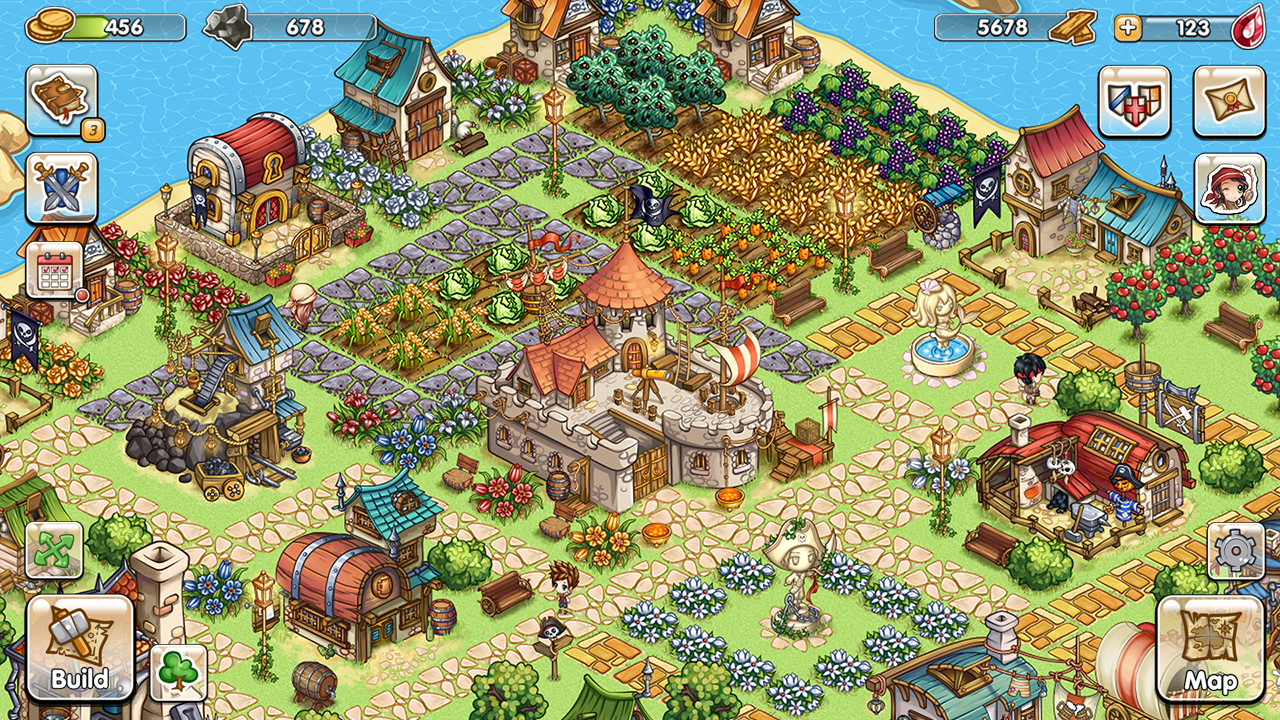Open the battle menu via crossed swords icon
Image resolution: width=1280 pixels, height=720 pixels.
coord(60,185)
